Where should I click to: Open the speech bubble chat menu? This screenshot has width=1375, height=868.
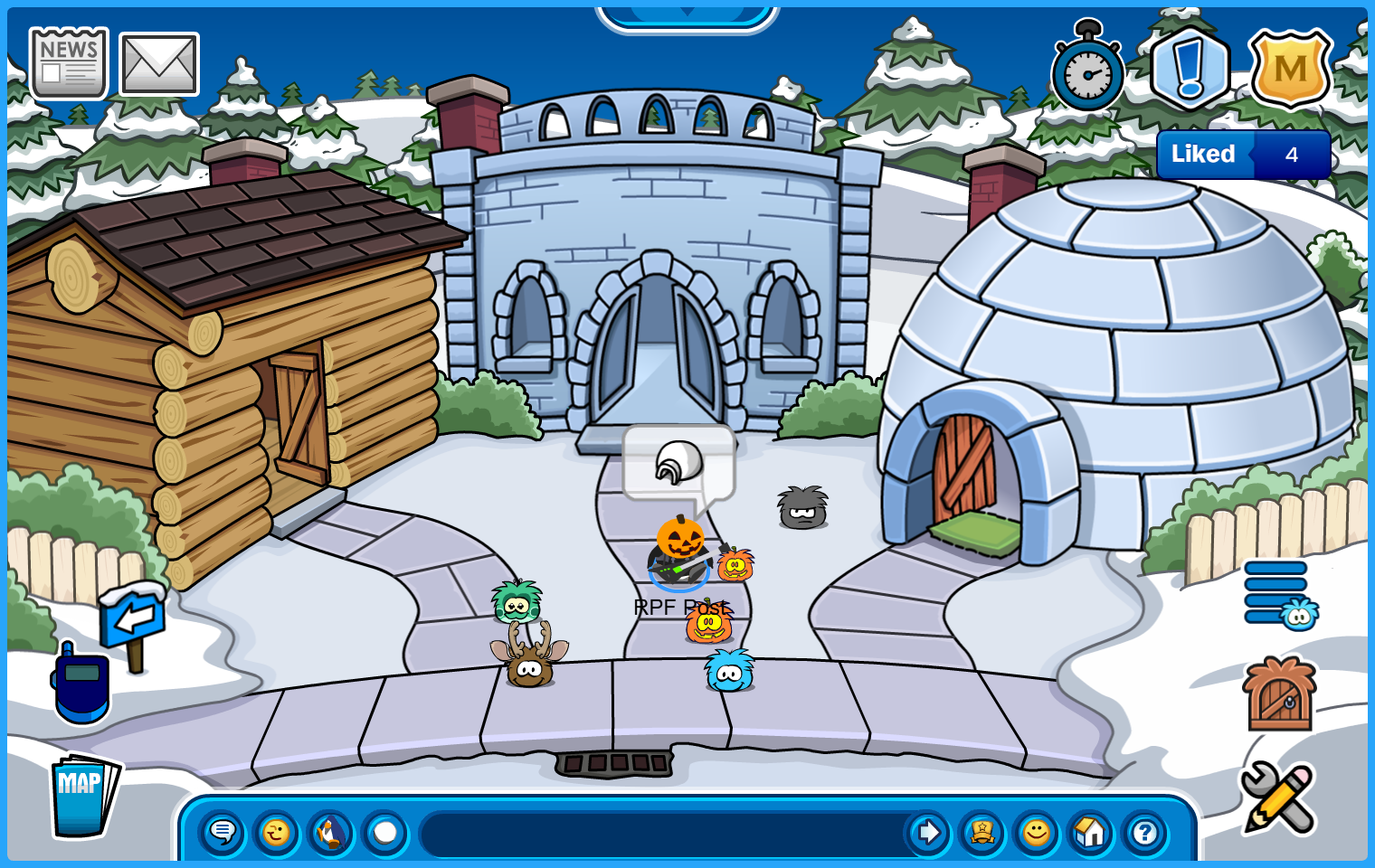click(223, 832)
